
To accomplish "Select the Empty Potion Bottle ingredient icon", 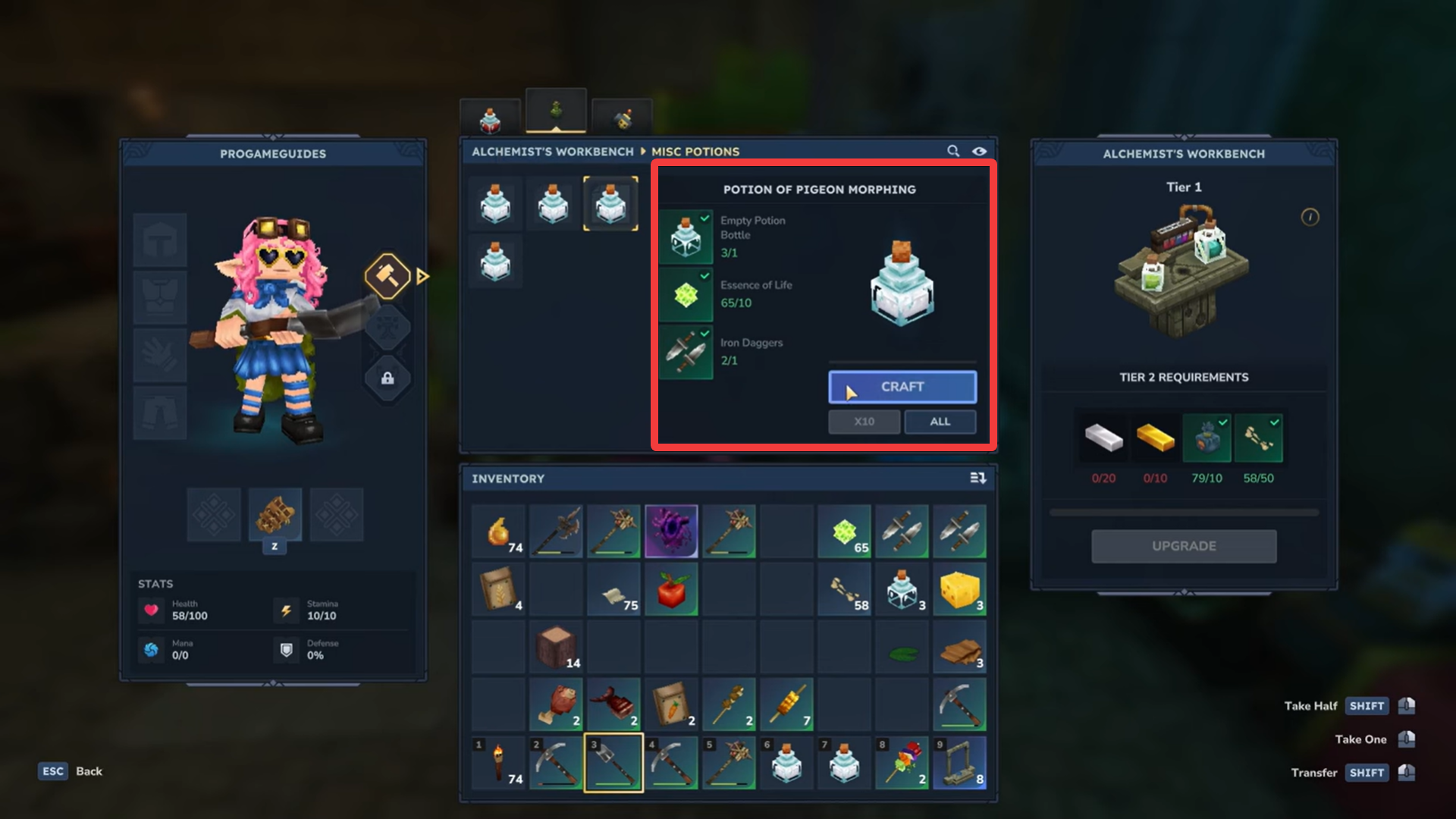I will (686, 237).
